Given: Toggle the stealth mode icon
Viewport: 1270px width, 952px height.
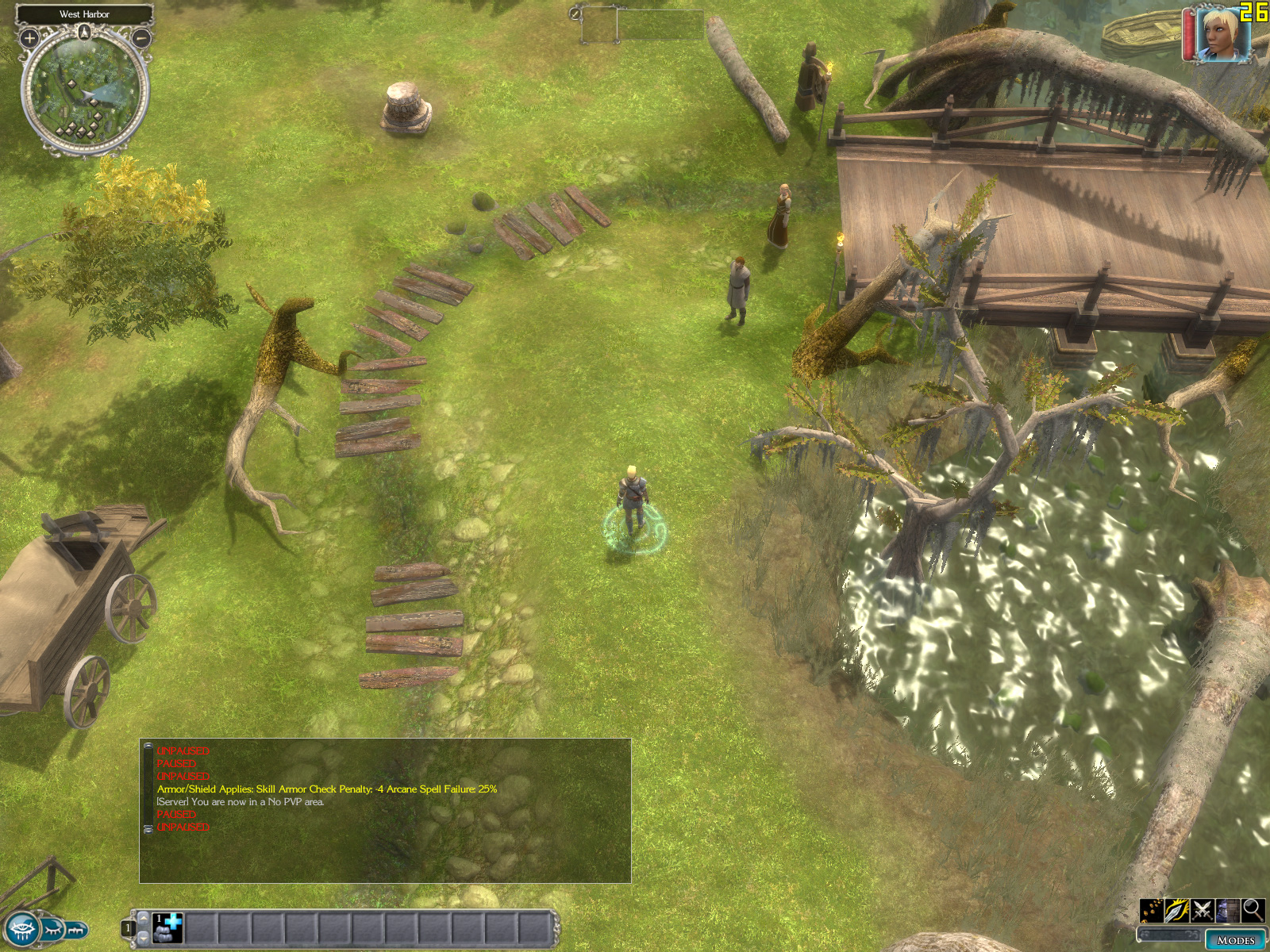Looking at the screenshot, I should (1228, 911).
